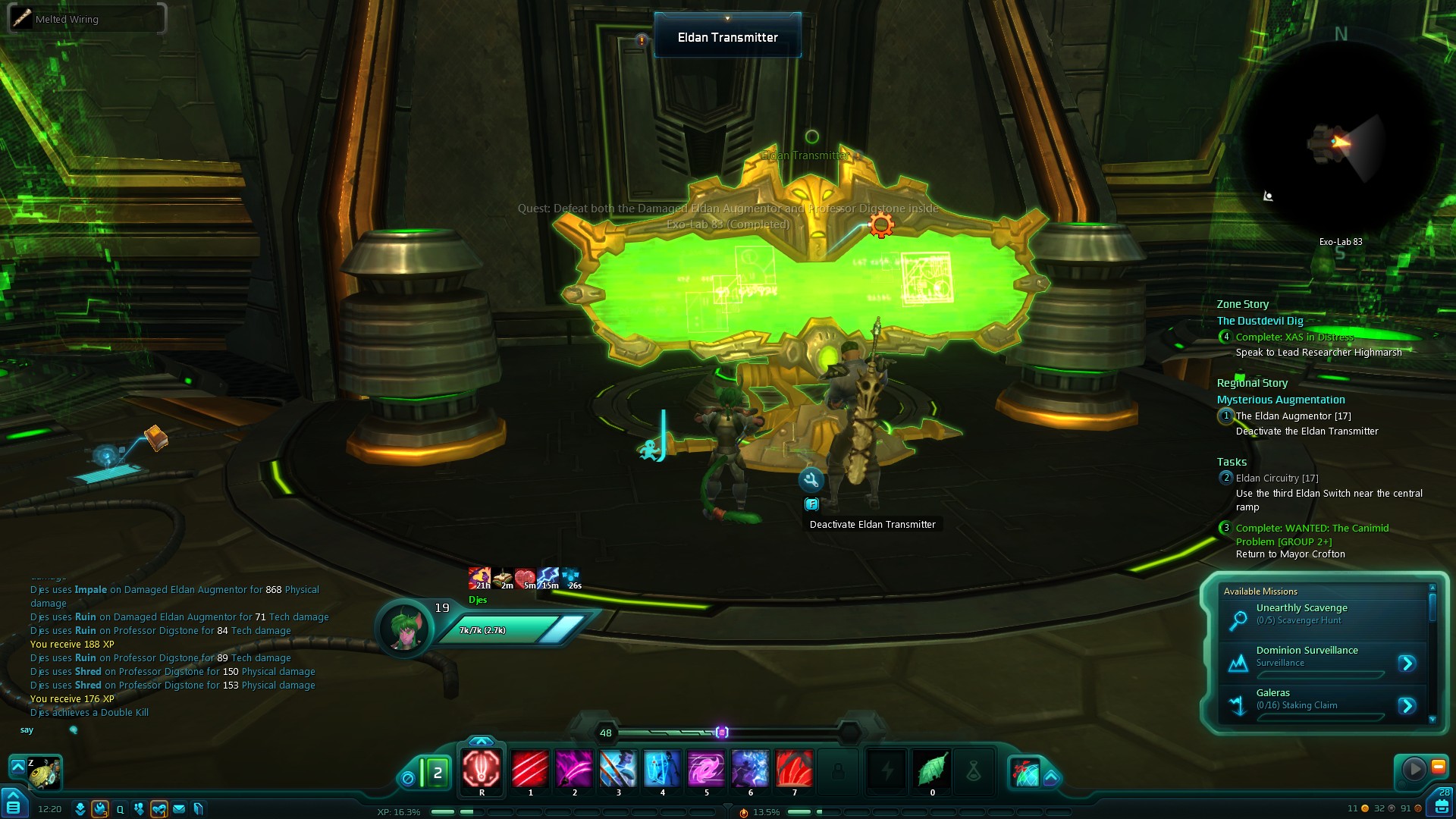Activate the red R innate ability

[482, 769]
